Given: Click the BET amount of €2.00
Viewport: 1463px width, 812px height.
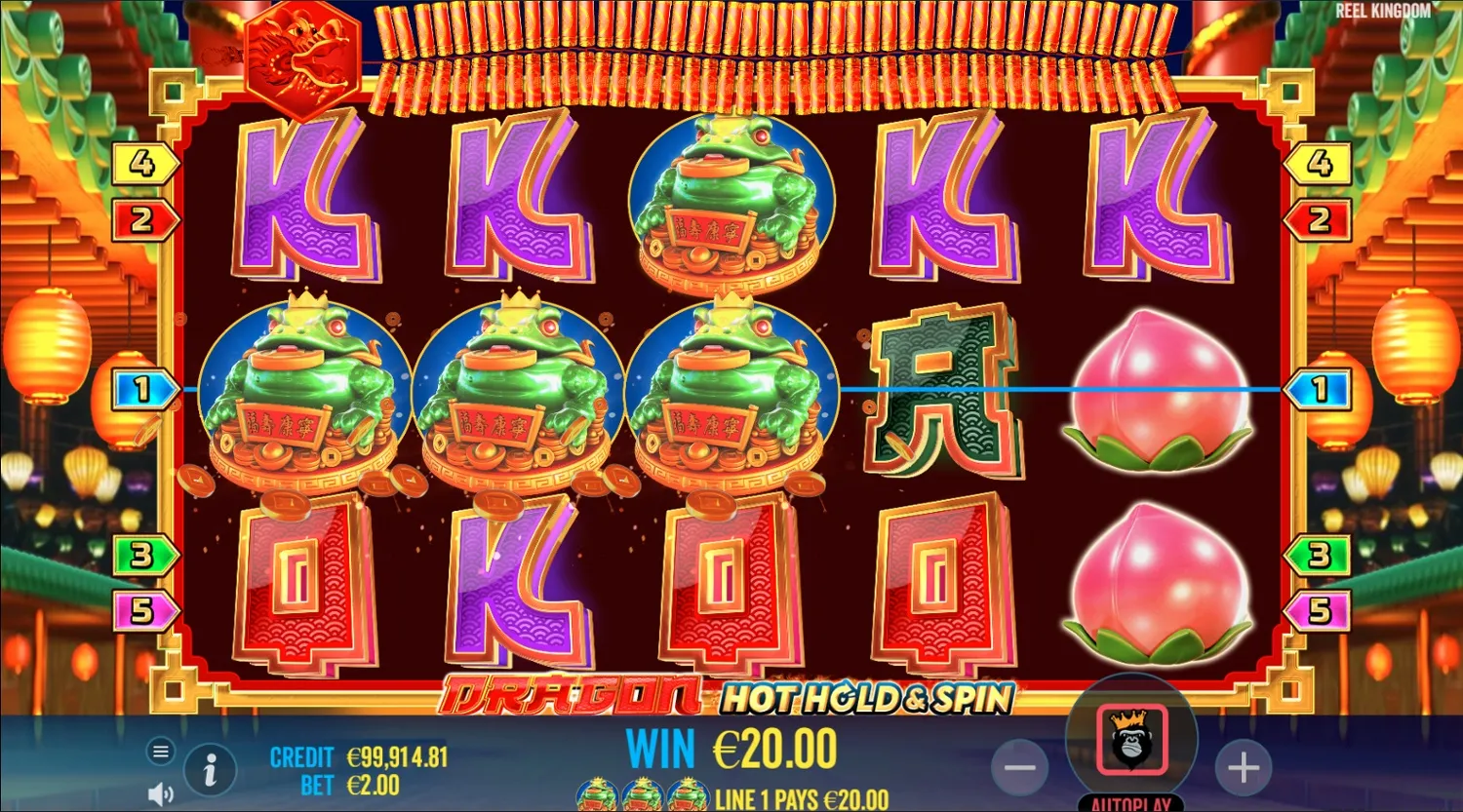Looking at the screenshot, I should click(x=363, y=784).
